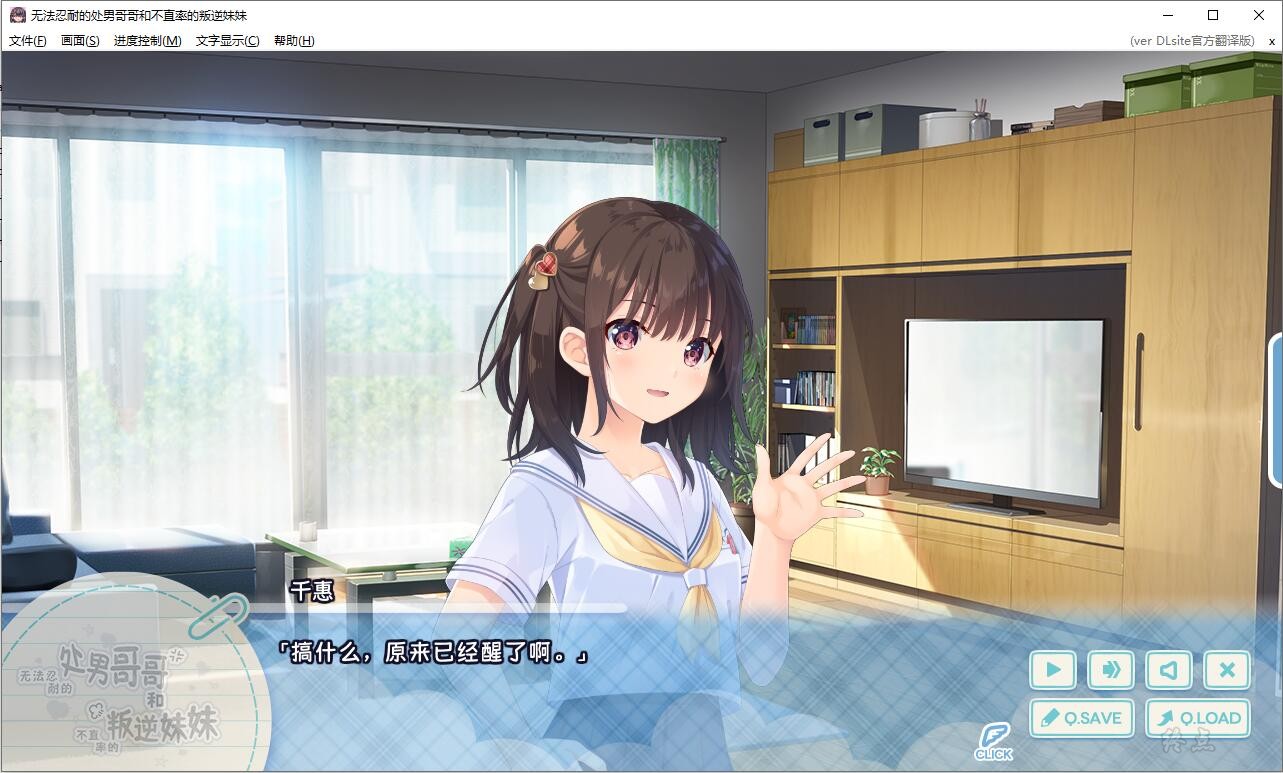Viewport: 1283px width, 773px height.
Task: Replay voice with the speaker icon
Action: click(x=1168, y=670)
